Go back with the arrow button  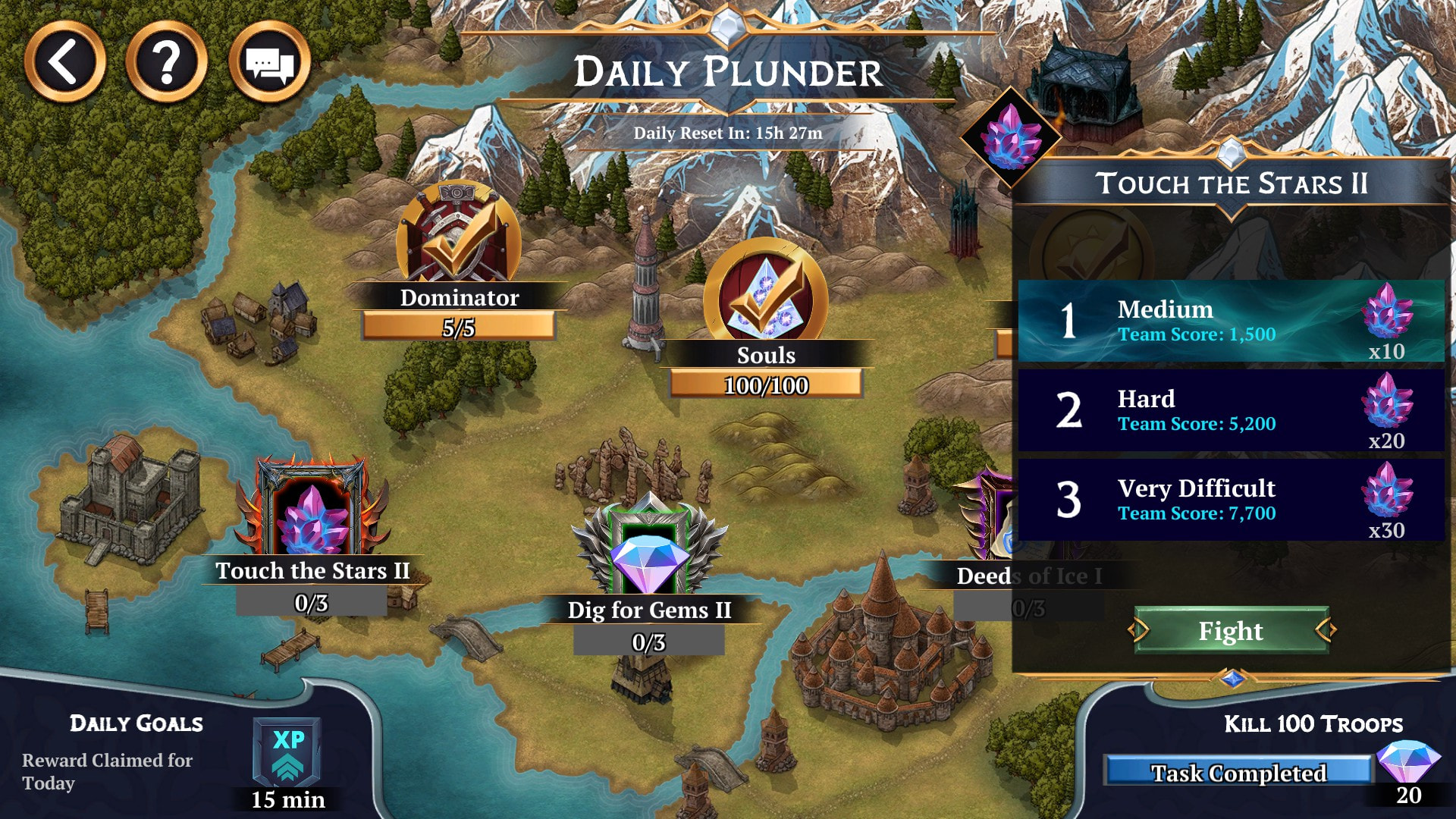[x=64, y=62]
